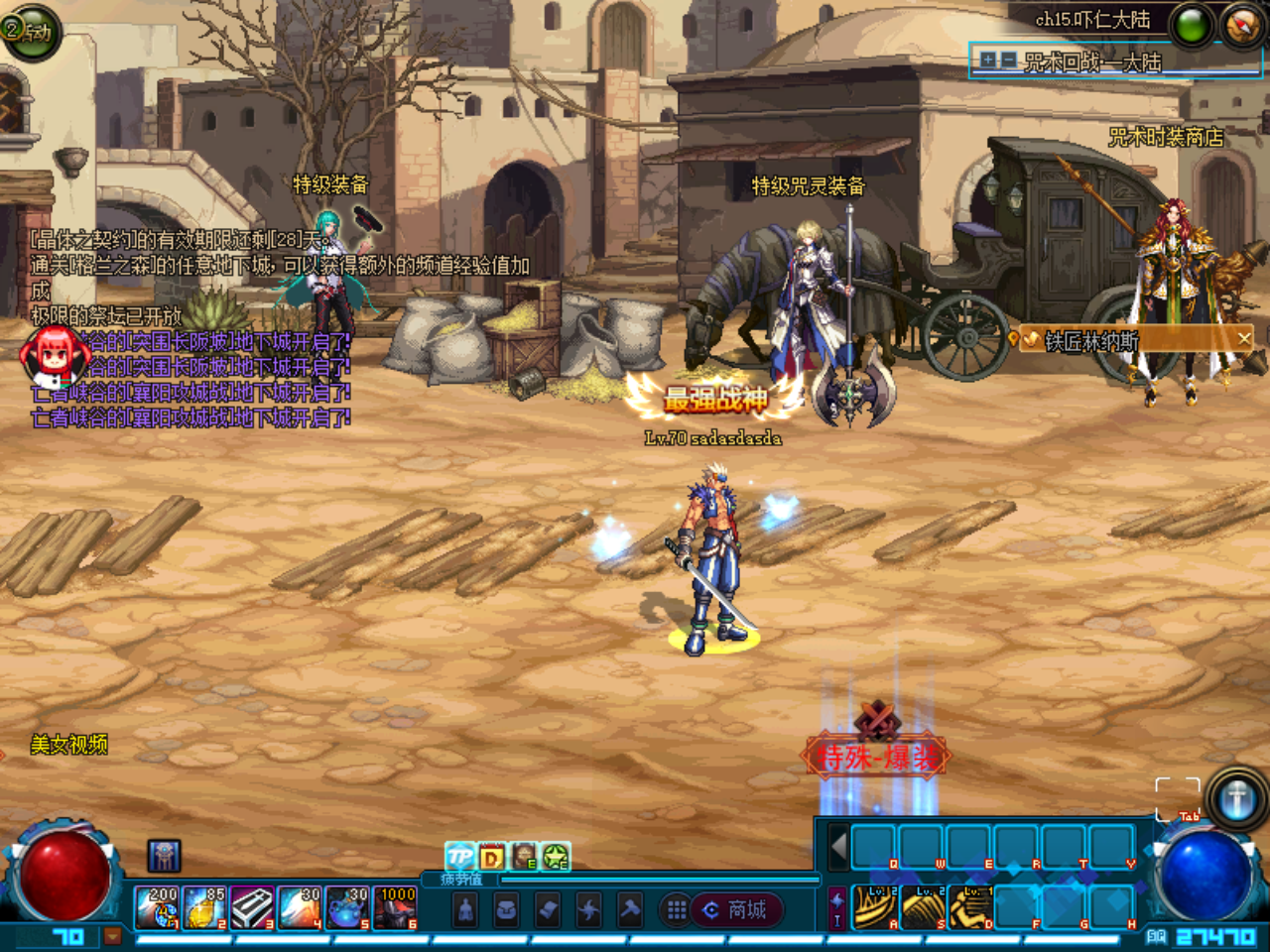Zoom out with the minimap minus button
Viewport: 1270px width, 952px height.
coord(1008,61)
